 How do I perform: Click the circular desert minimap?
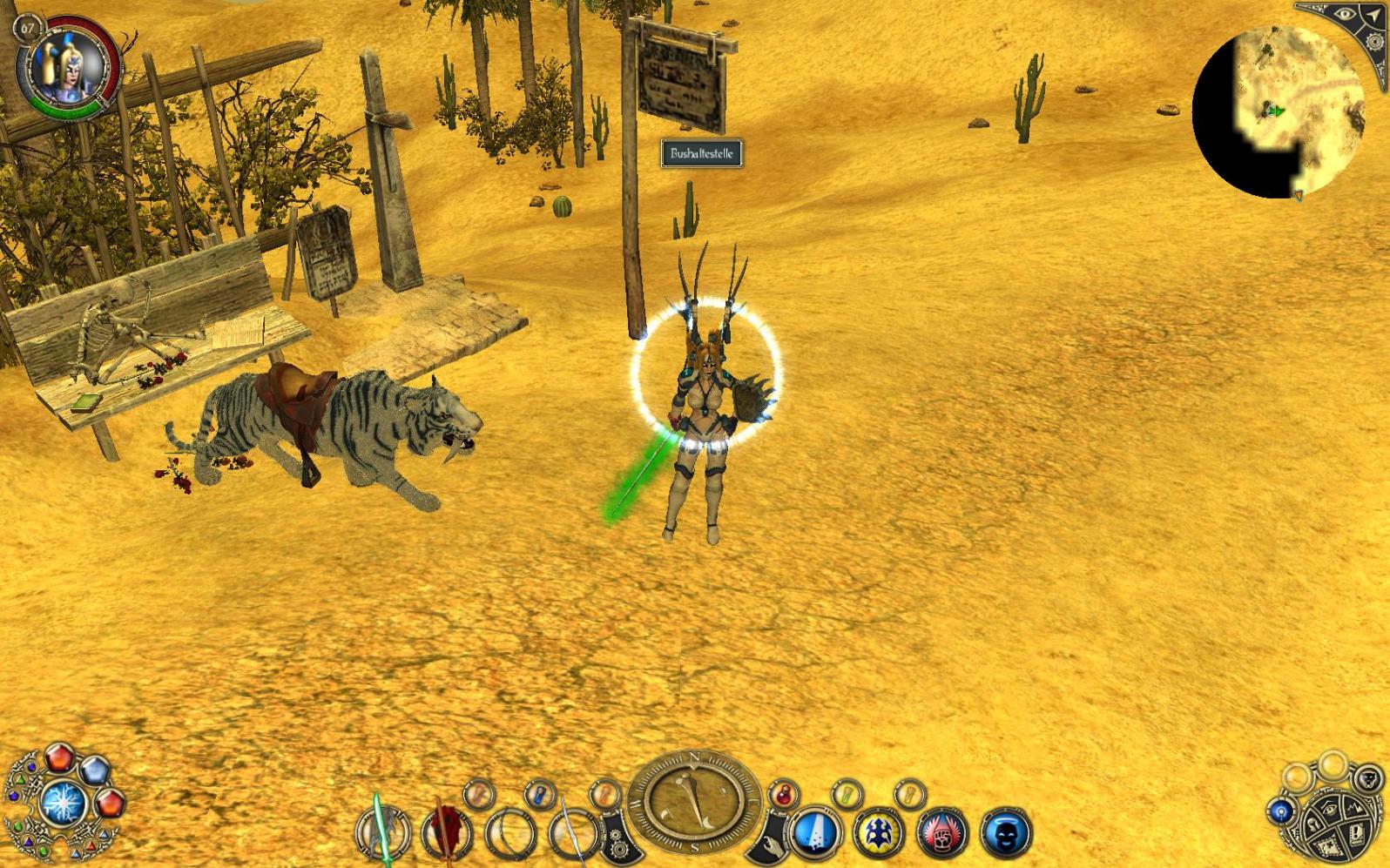[1277, 113]
